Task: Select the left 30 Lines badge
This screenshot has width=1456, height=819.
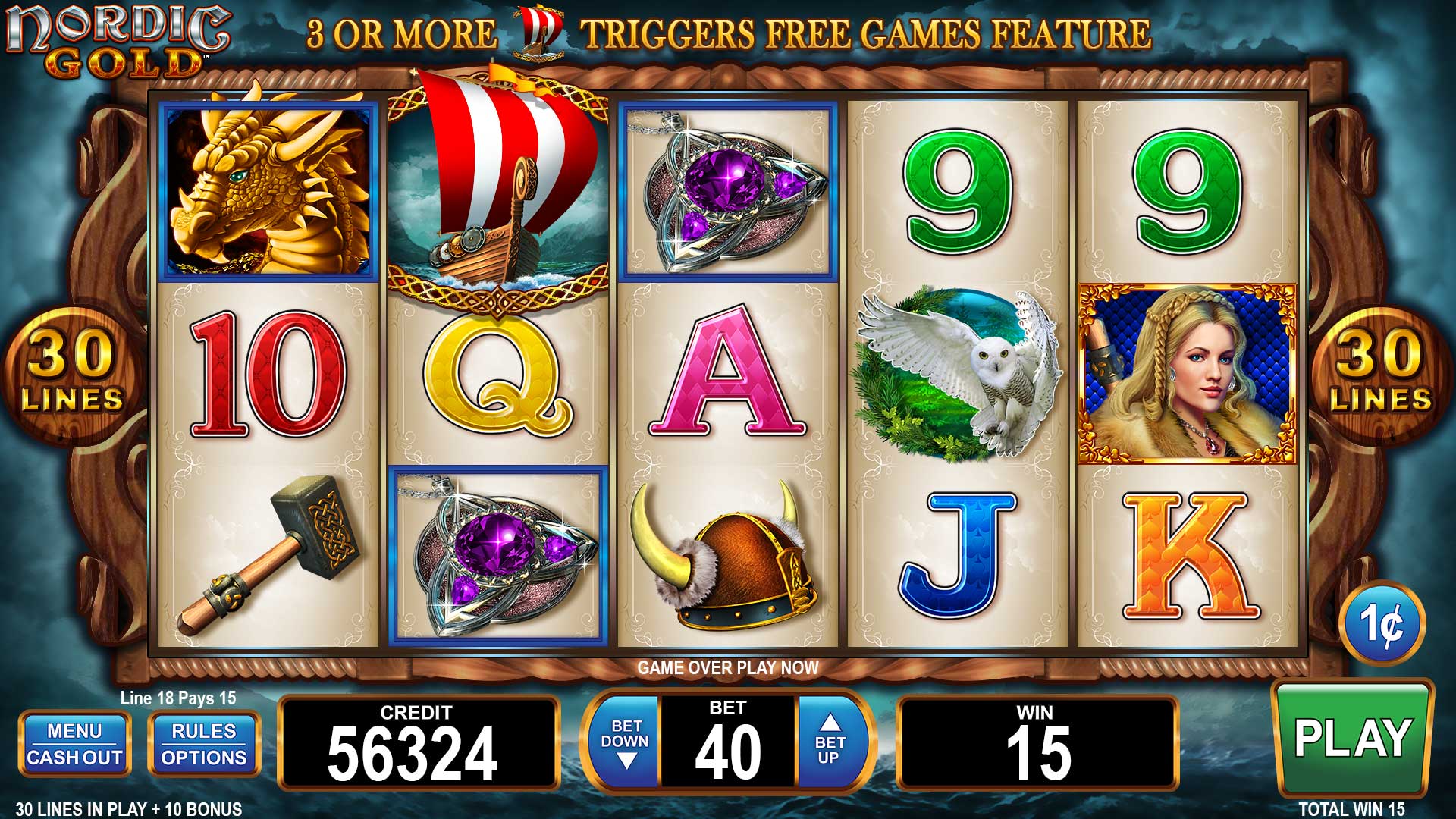Action: pyautogui.click(x=72, y=373)
